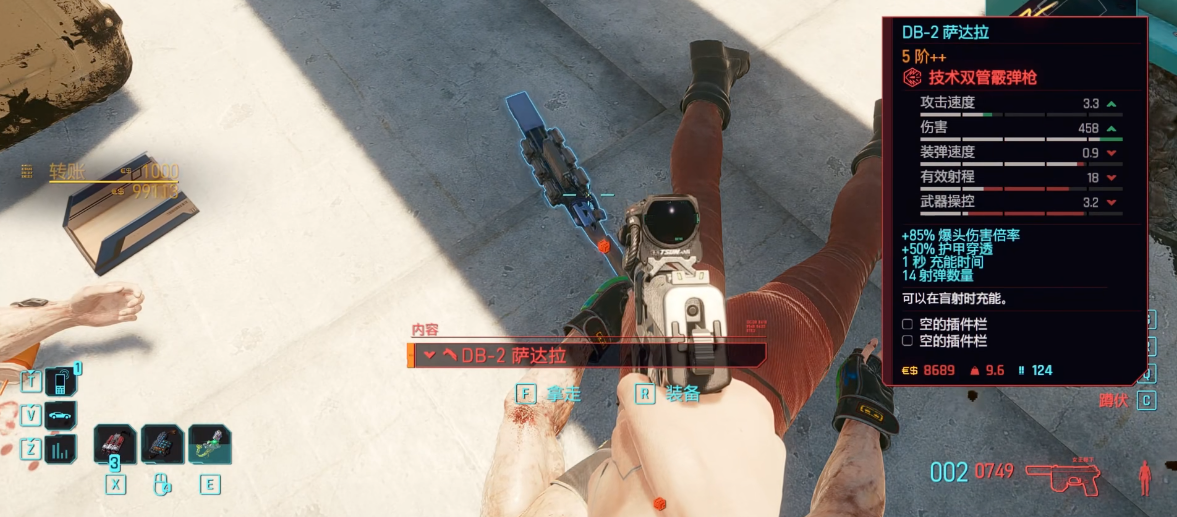This screenshot has height=517, width=1177.
Task: Select the blue grenade gadget slot
Action: click(162, 444)
